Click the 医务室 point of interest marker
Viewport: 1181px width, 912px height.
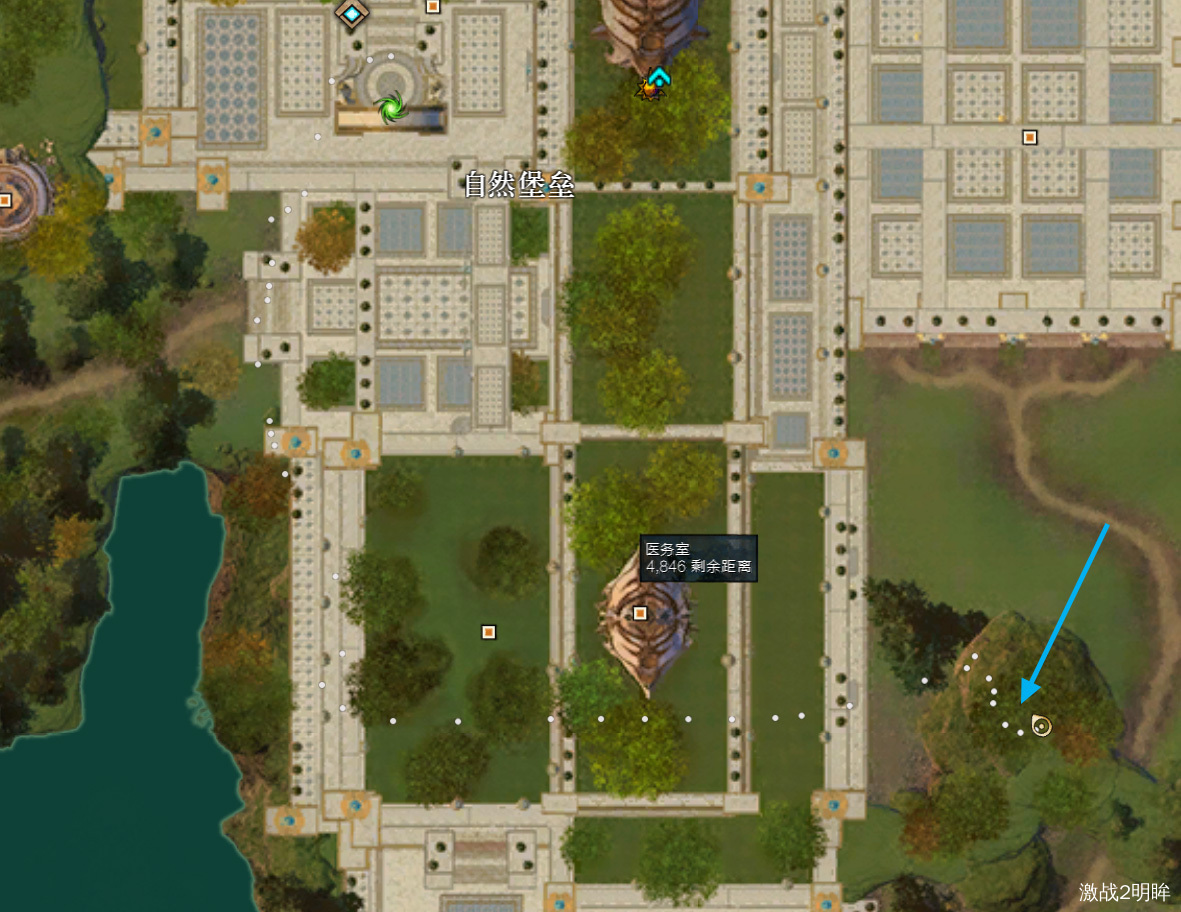pyautogui.click(x=640, y=613)
